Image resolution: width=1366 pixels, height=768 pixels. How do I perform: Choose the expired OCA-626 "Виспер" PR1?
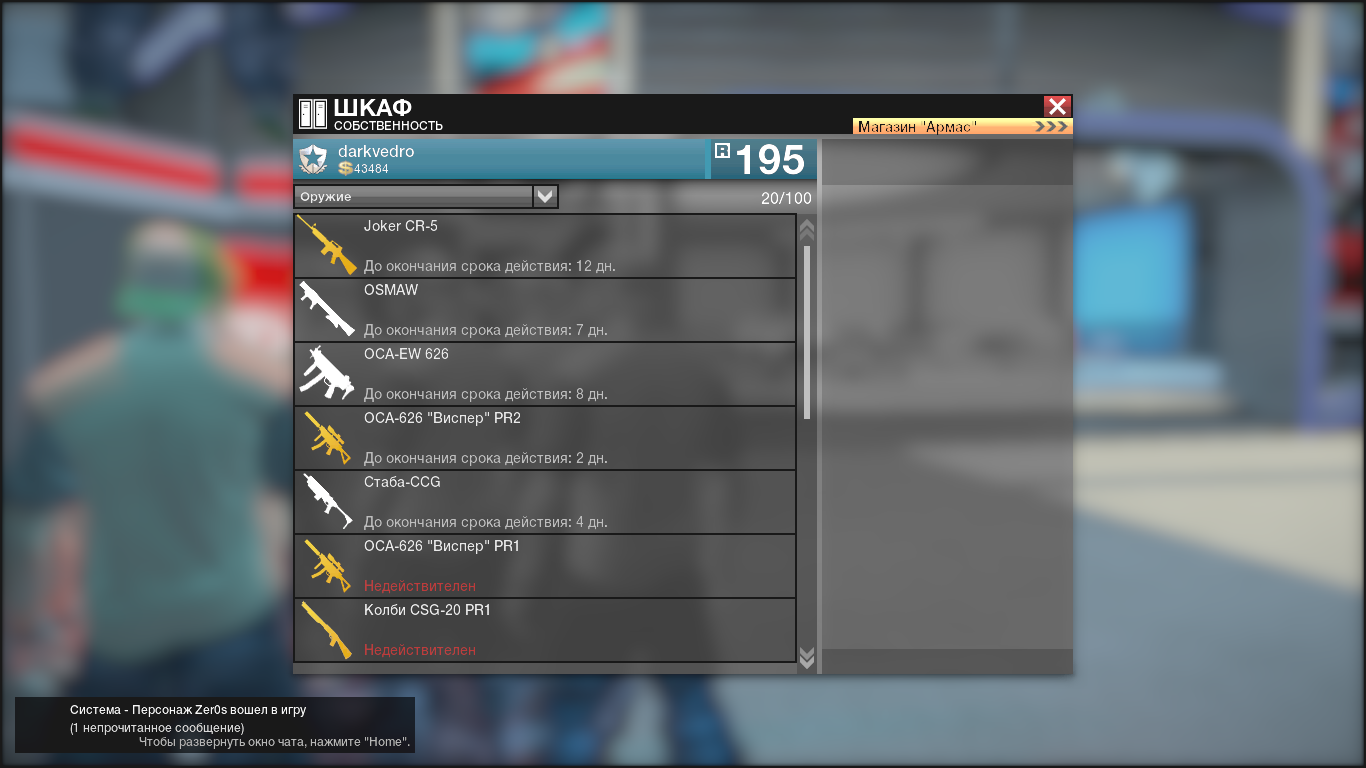pyautogui.click(x=545, y=566)
